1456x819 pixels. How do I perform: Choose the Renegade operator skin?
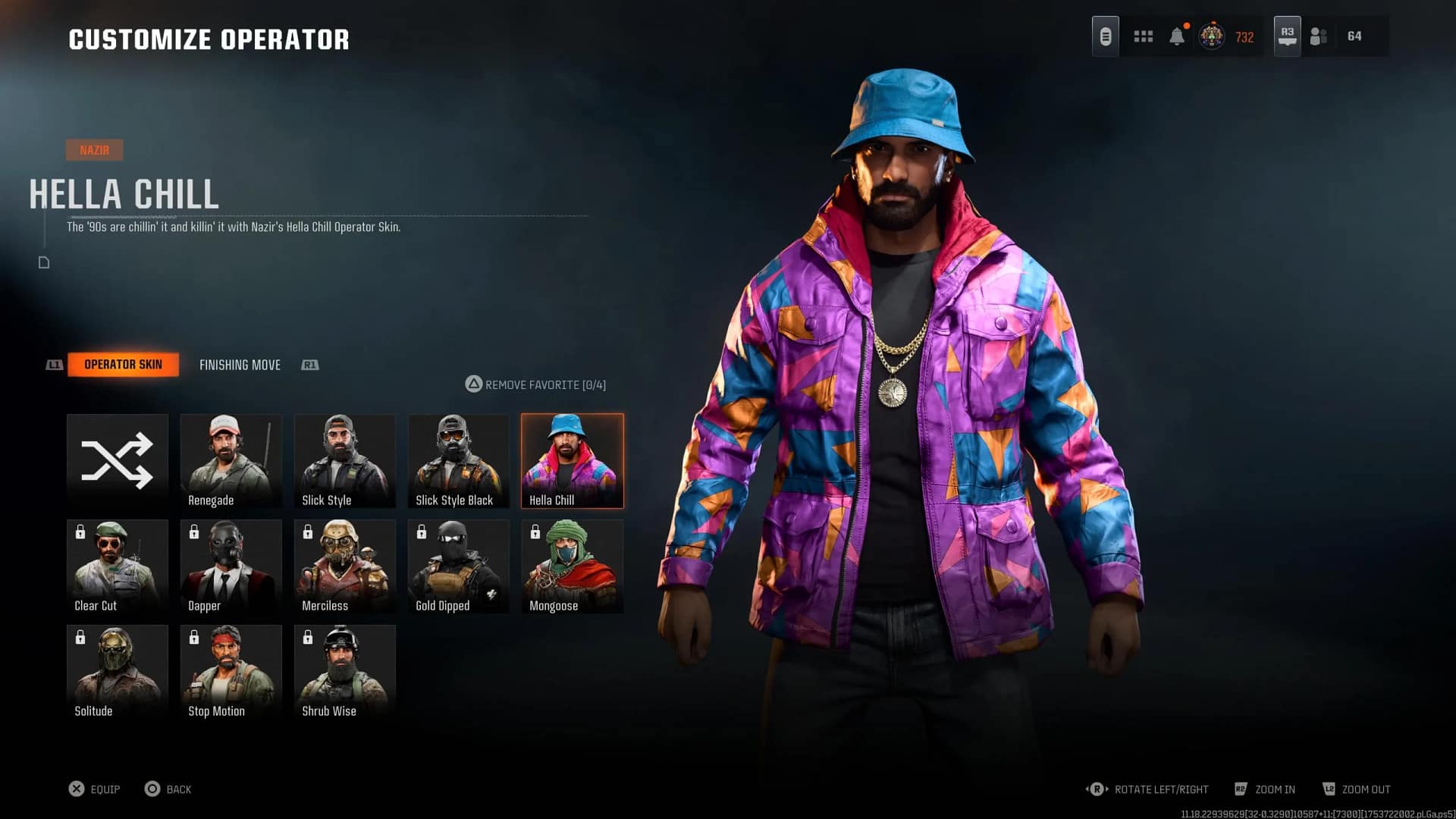click(x=231, y=460)
